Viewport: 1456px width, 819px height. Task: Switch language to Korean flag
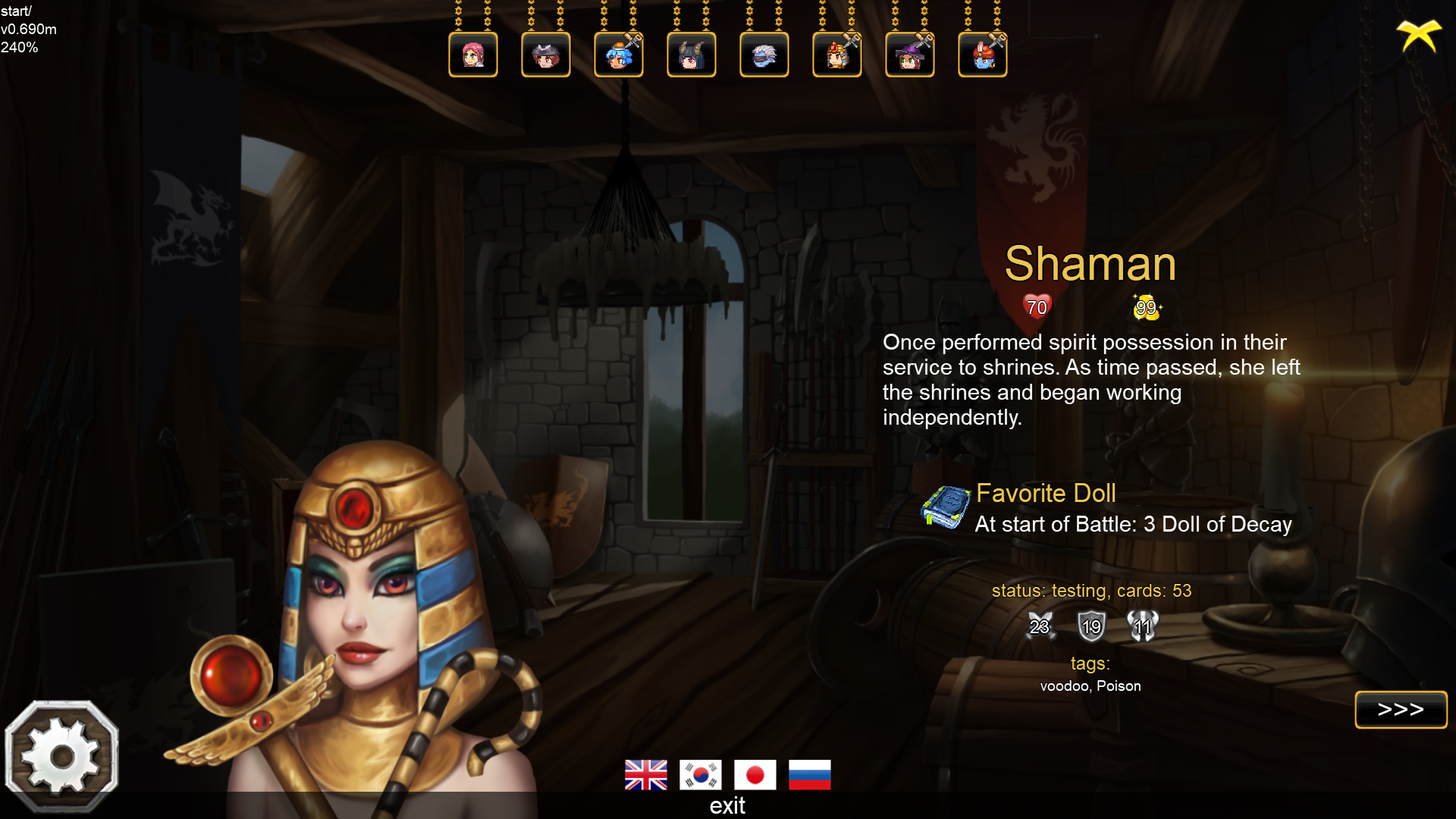pos(701,775)
